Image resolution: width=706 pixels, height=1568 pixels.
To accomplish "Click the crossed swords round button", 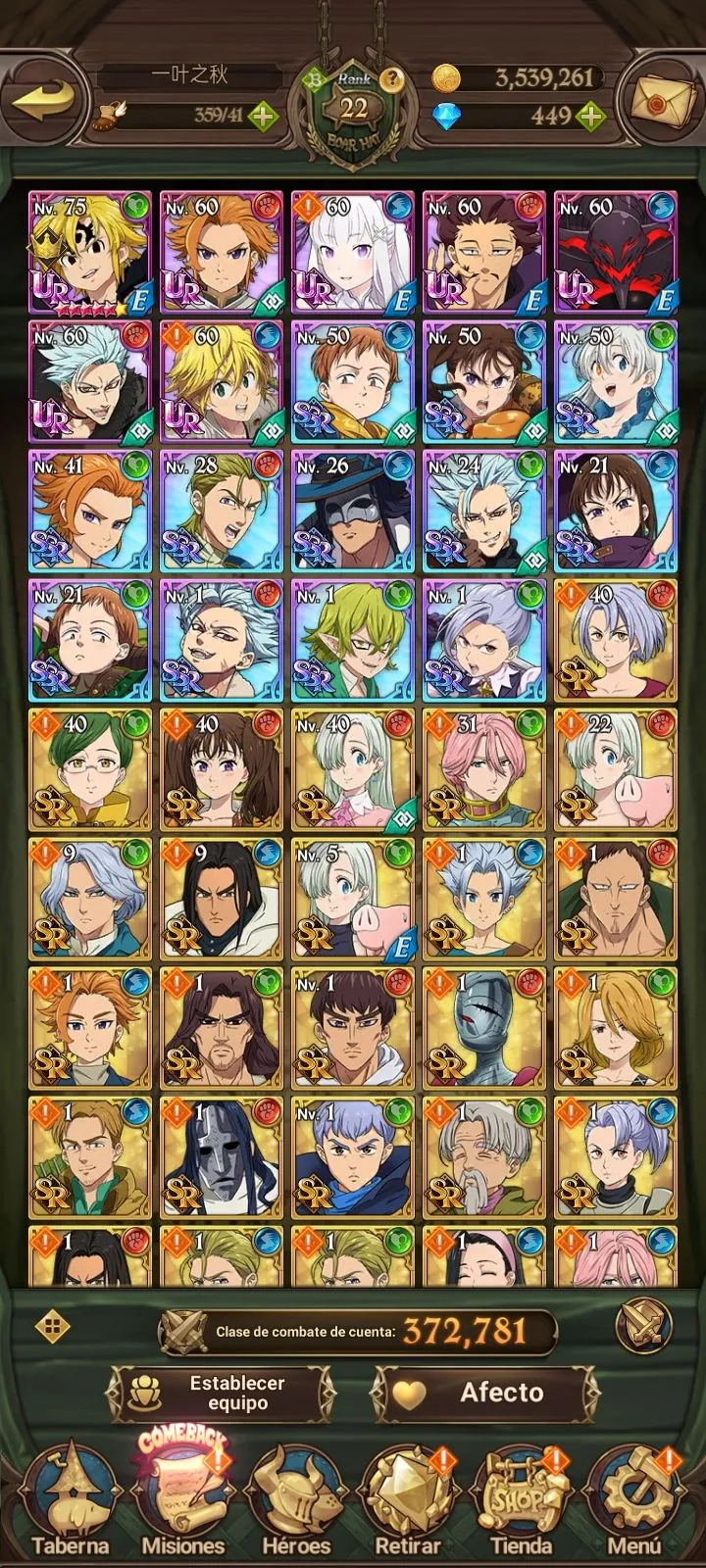I will point(643,1327).
